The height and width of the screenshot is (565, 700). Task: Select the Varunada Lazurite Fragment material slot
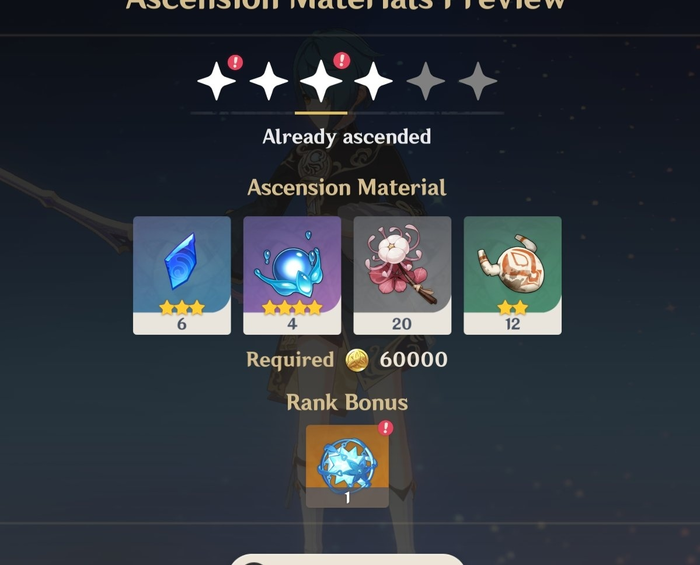182,274
